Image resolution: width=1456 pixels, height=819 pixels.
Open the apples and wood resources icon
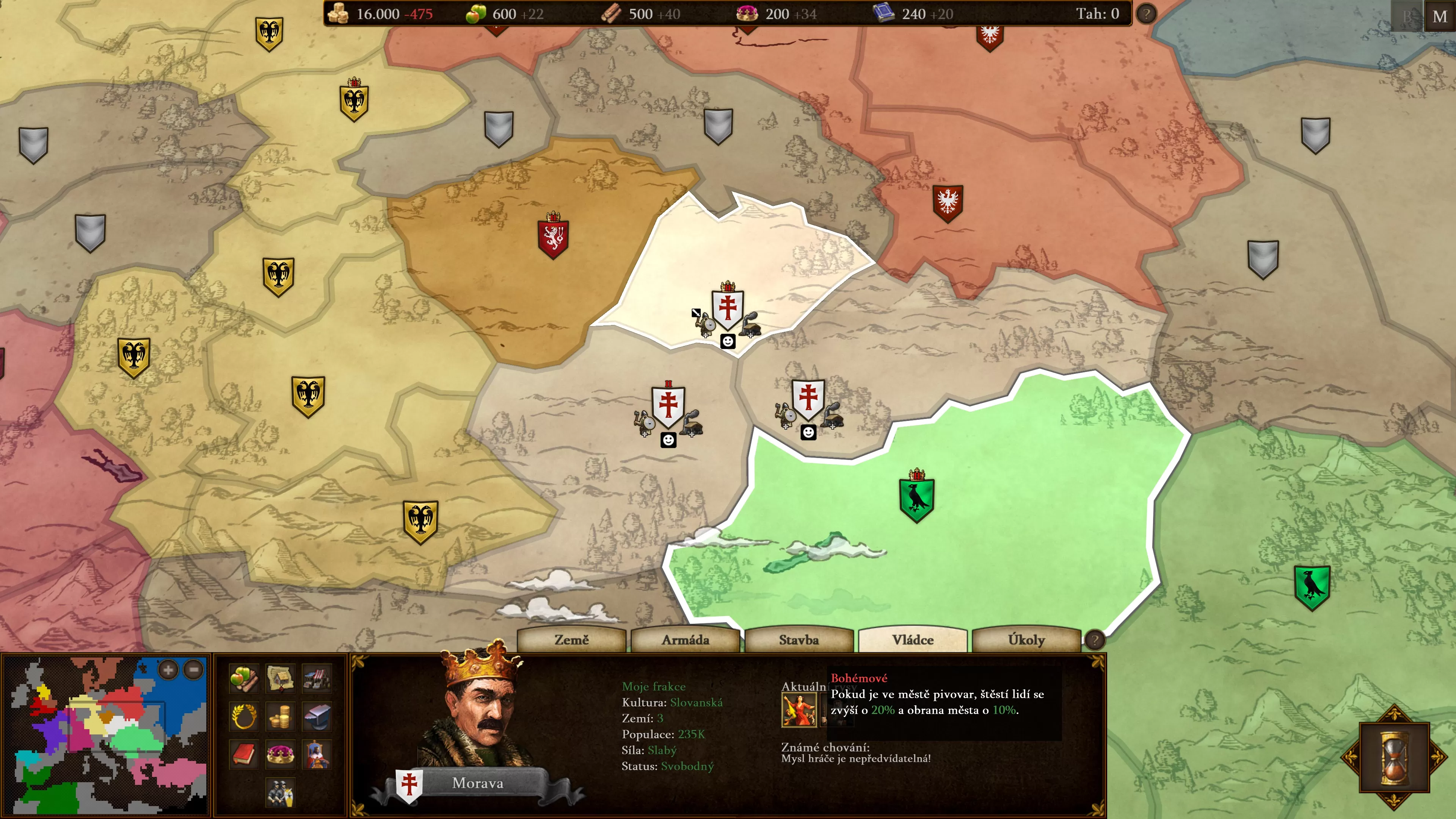pyautogui.click(x=244, y=678)
